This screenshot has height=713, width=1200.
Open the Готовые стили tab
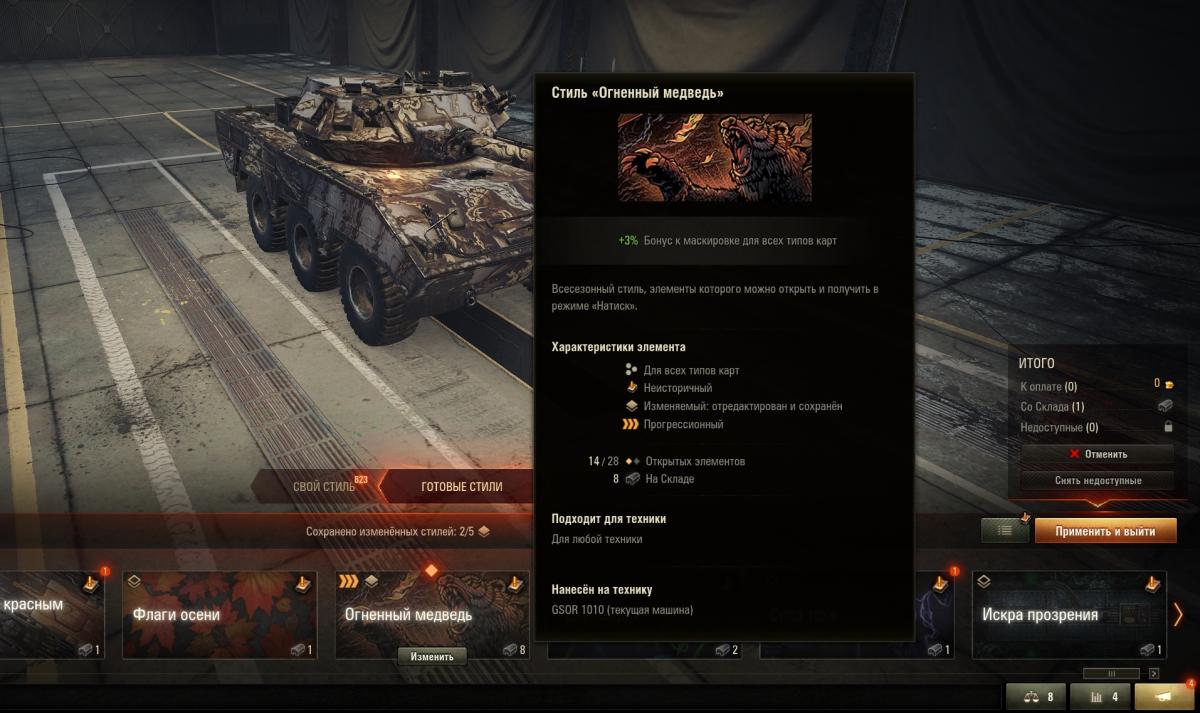461,487
